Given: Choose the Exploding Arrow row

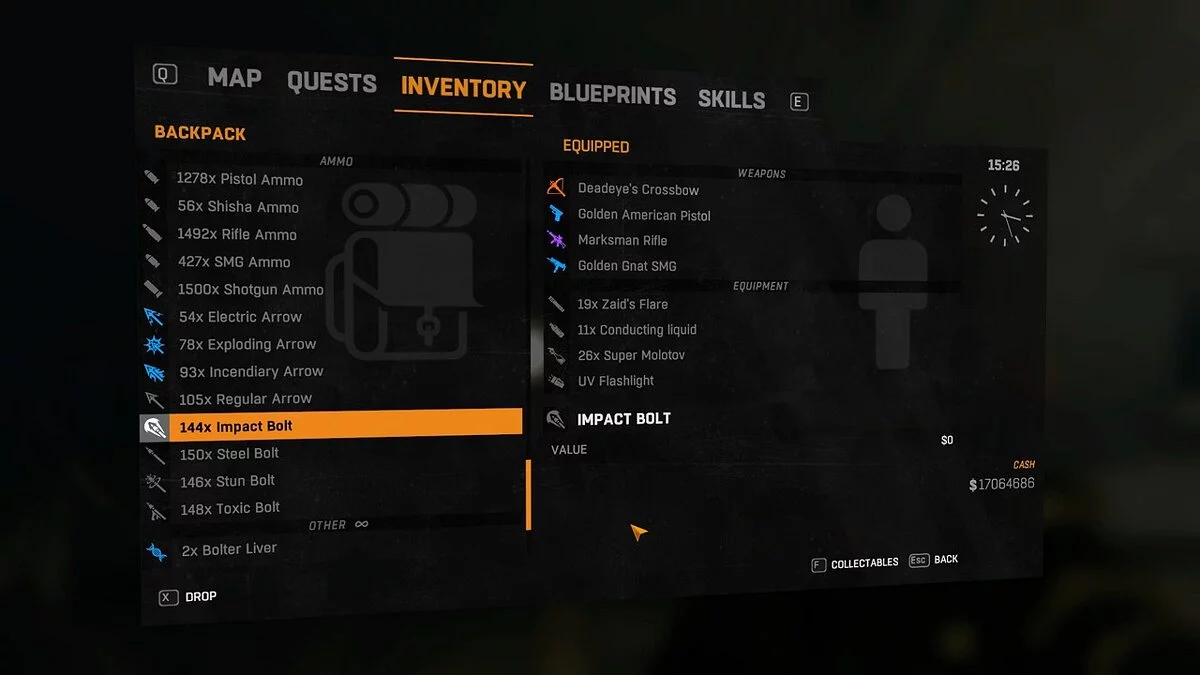Looking at the screenshot, I should [247, 344].
